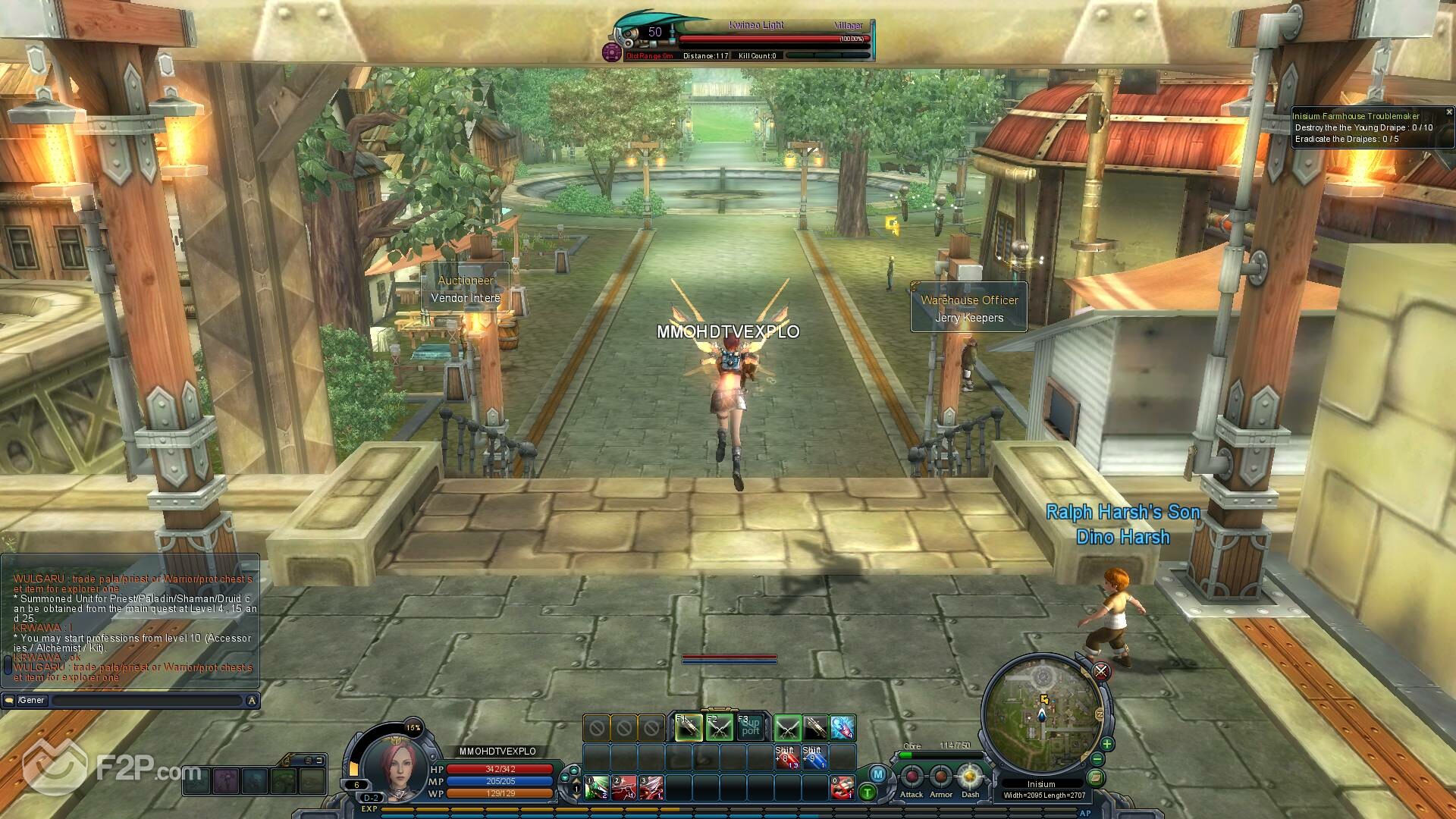The image size is (1456, 819).
Task: Open the world map scroll button
Action: 1095,777
